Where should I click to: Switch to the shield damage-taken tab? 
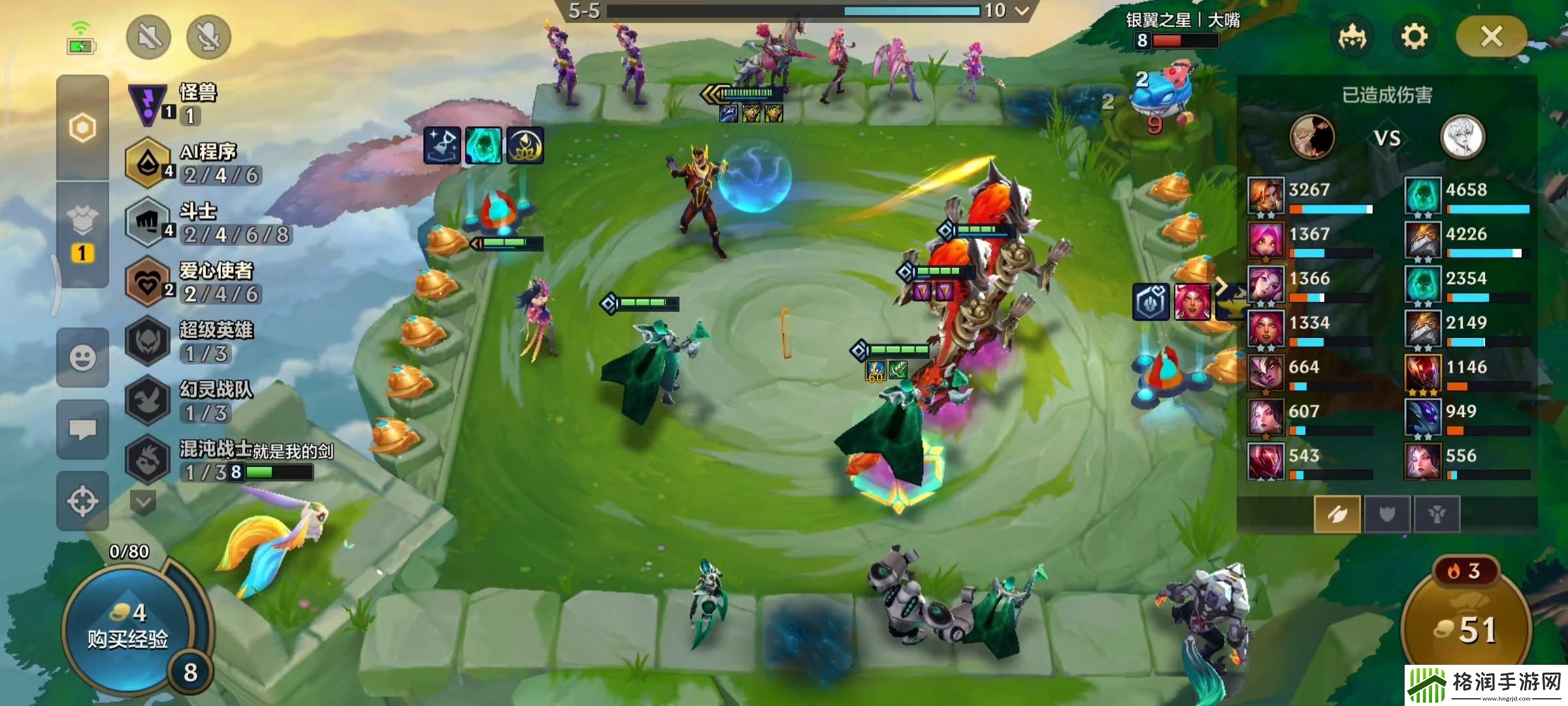pos(1386,514)
